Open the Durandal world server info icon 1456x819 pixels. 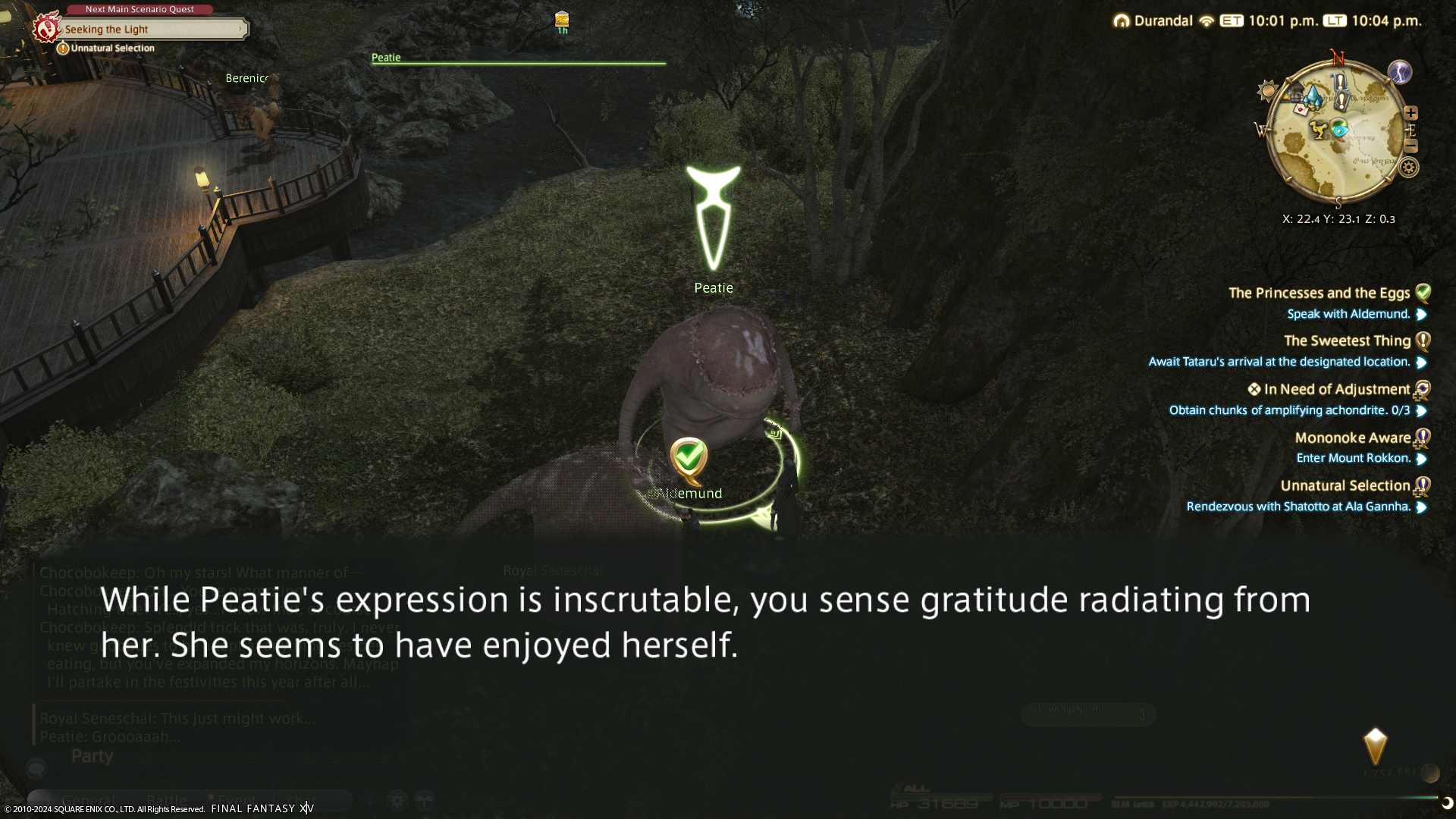(1121, 21)
